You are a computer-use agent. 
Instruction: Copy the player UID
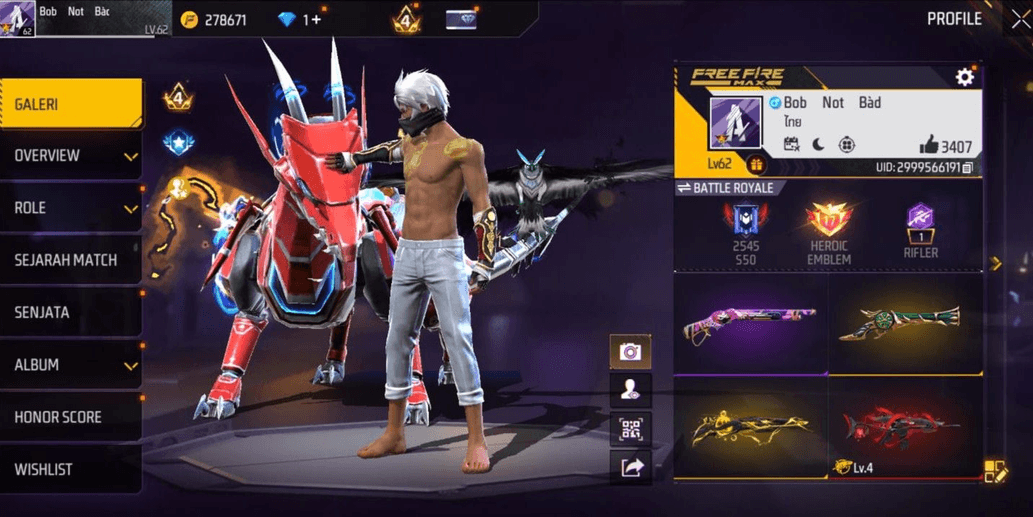click(x=967, y=168)
